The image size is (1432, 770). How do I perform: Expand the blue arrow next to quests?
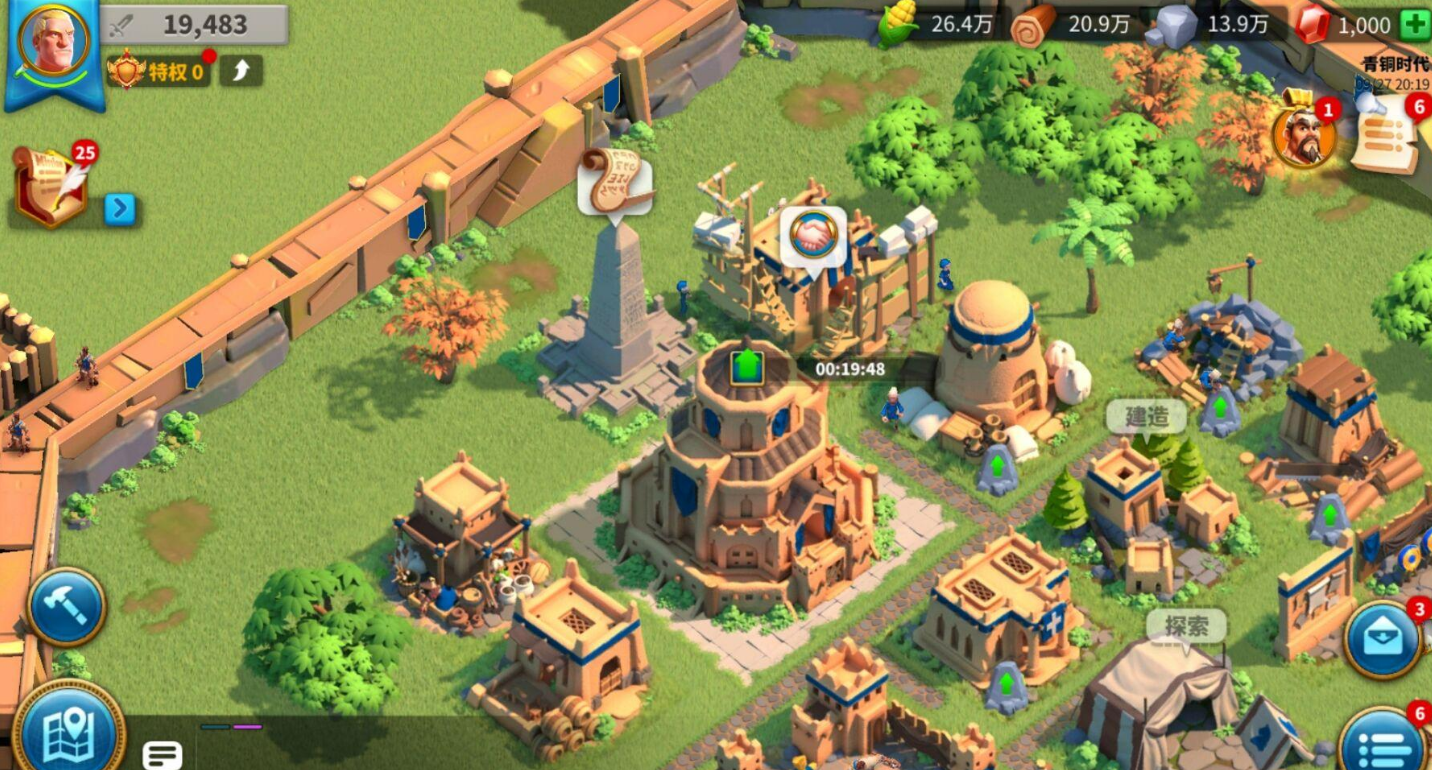click(x=119, y=208)
